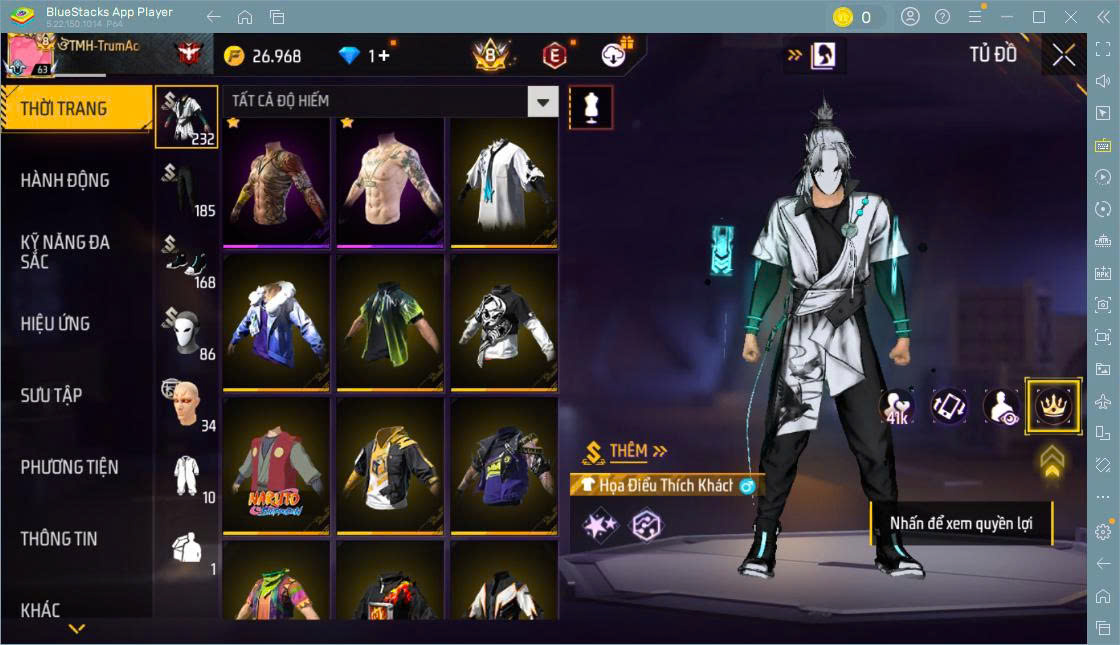
Task: Show the THÔNG TIN tab
Action: tap(59, 539)
